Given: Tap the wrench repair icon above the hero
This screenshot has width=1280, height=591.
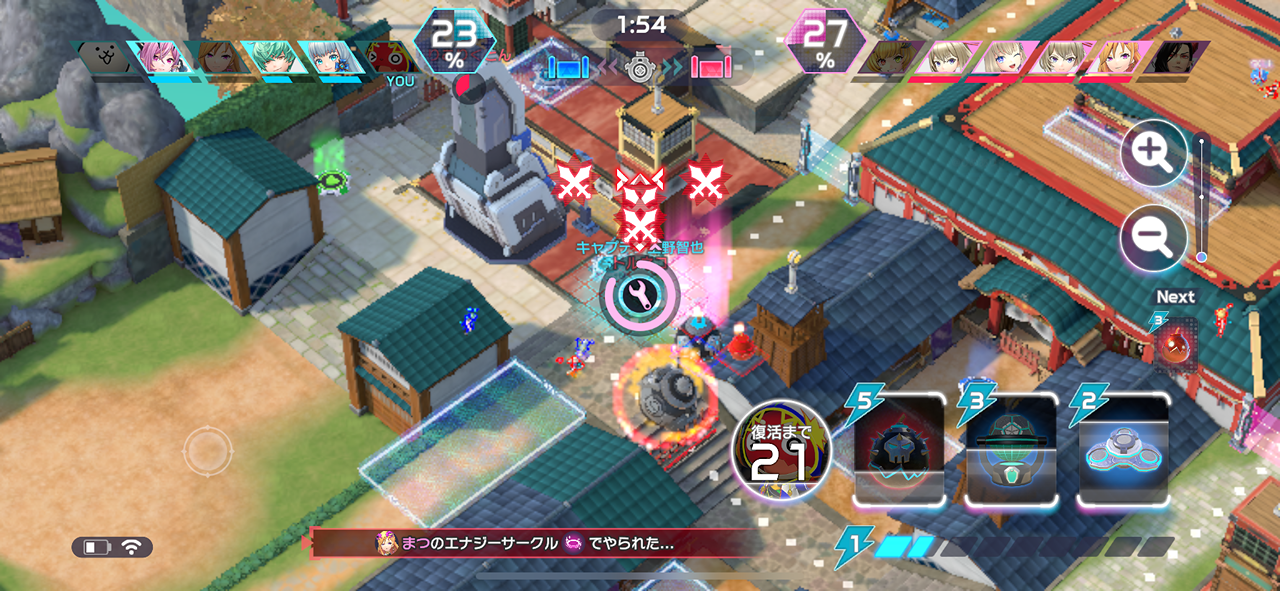Looking at the screenshot, I should click(640, 295).
